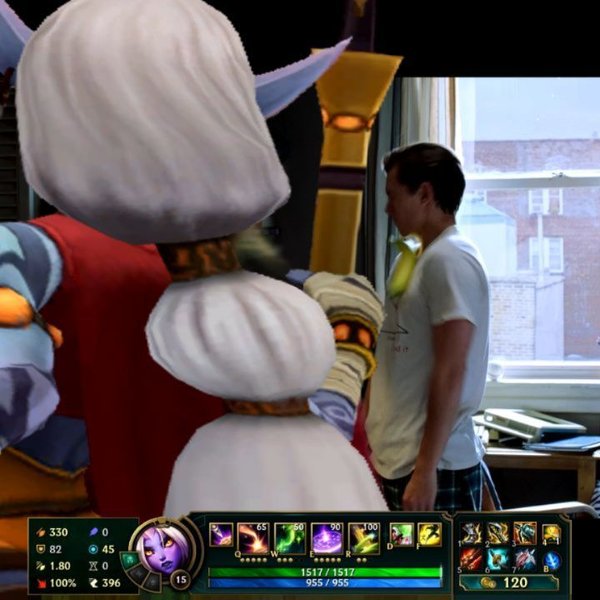Choose the item in inventory slot 2
This screenshot has width=600, height=600.
(x=498, y=533)
